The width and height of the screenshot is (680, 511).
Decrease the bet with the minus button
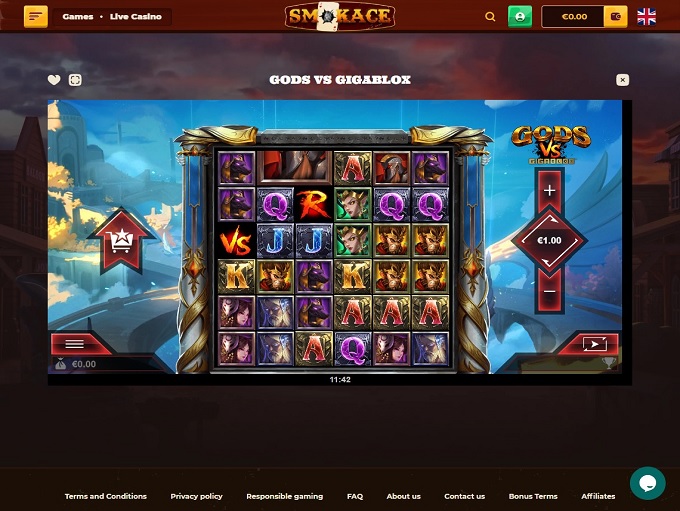549,291
